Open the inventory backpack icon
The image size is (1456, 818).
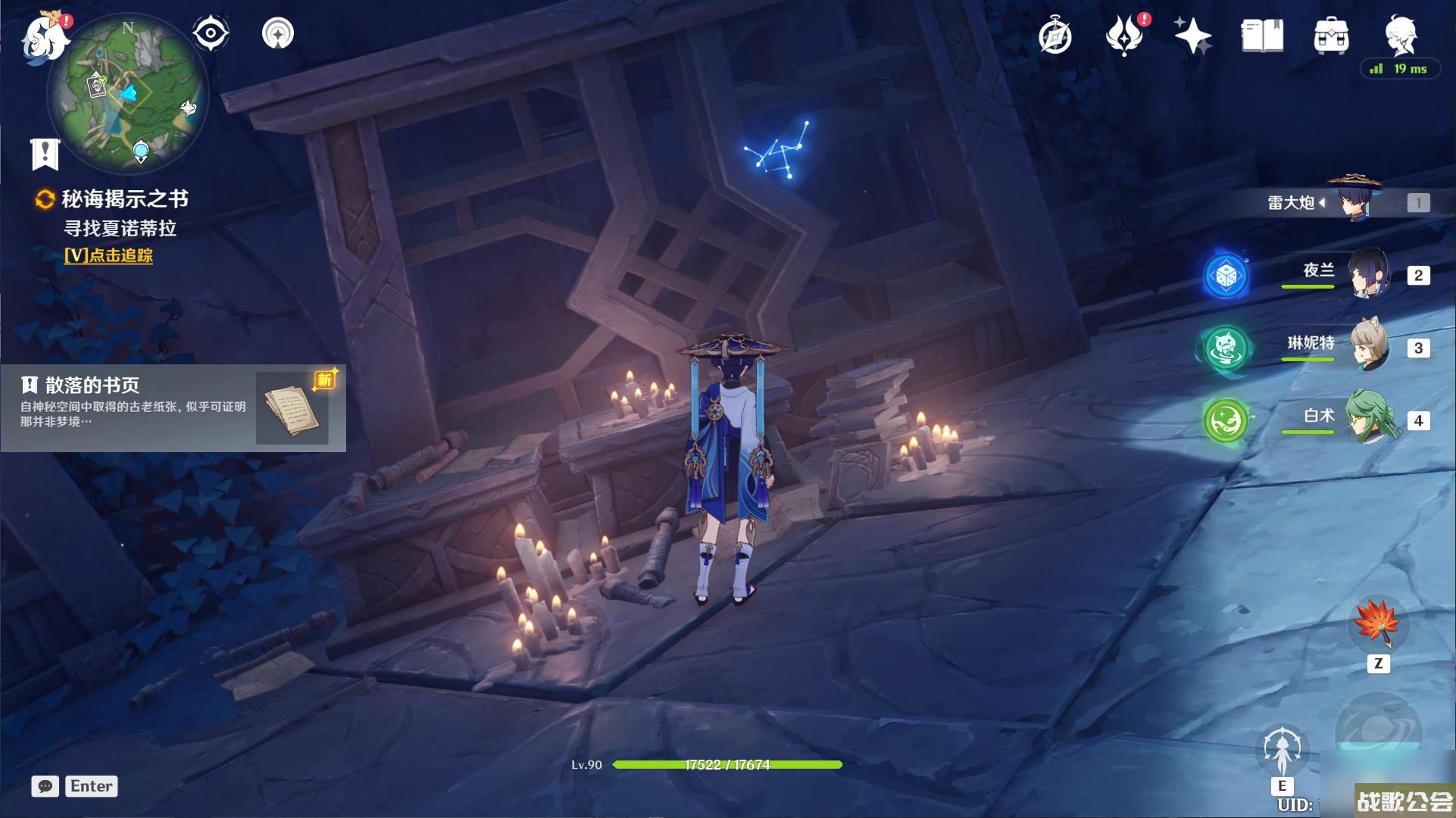(1331, 36)
